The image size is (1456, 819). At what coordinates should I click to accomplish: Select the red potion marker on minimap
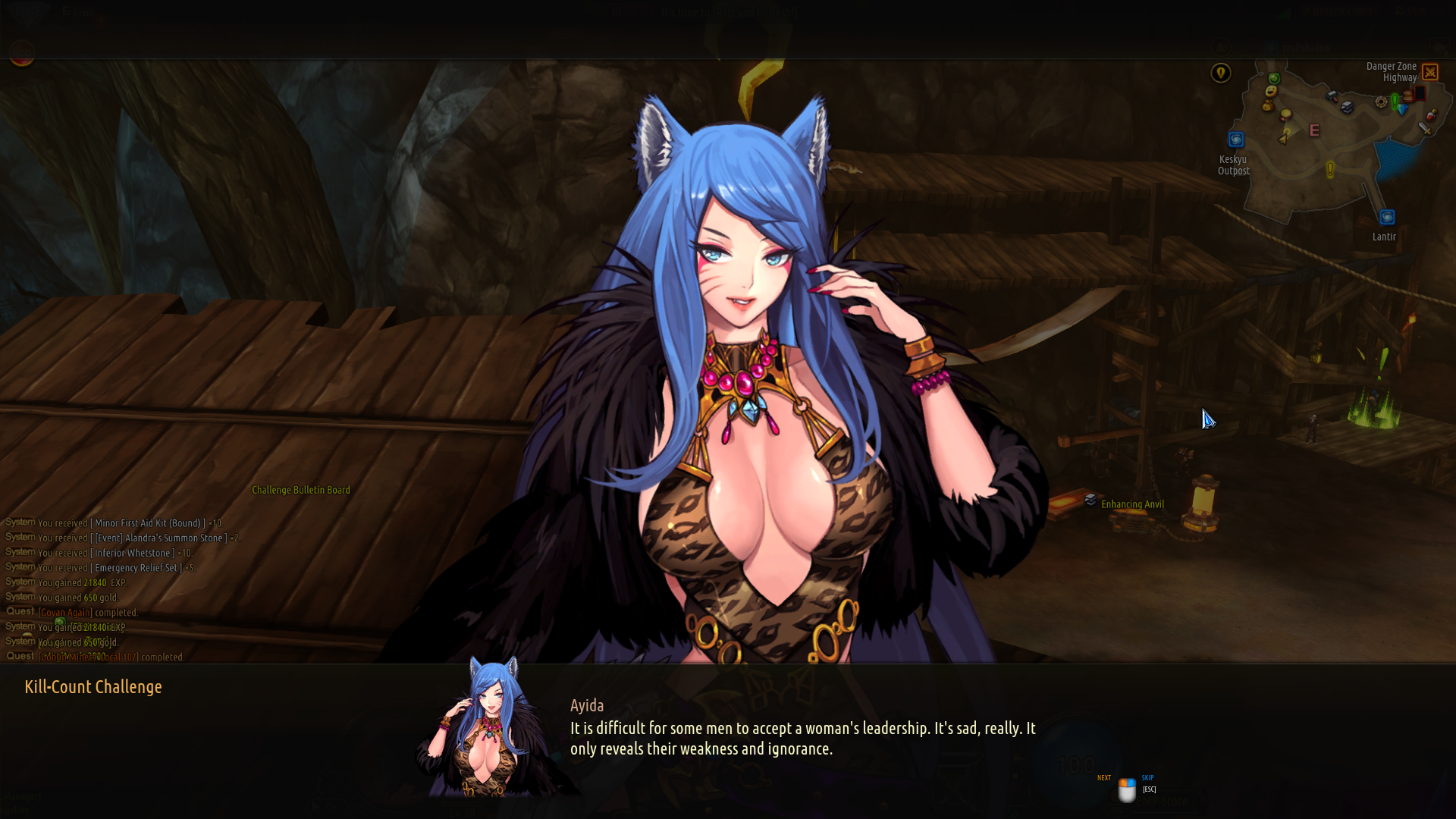pos(1431,115)
